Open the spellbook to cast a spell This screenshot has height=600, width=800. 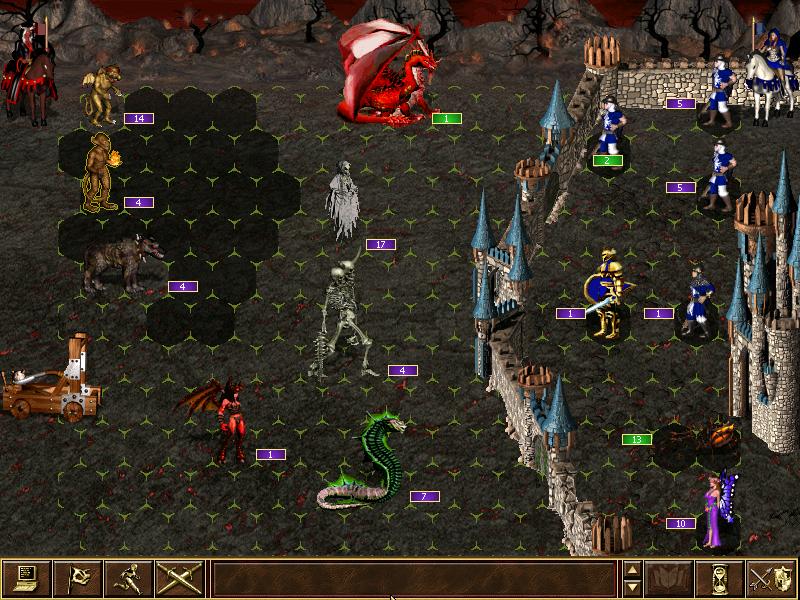point(671,577)
